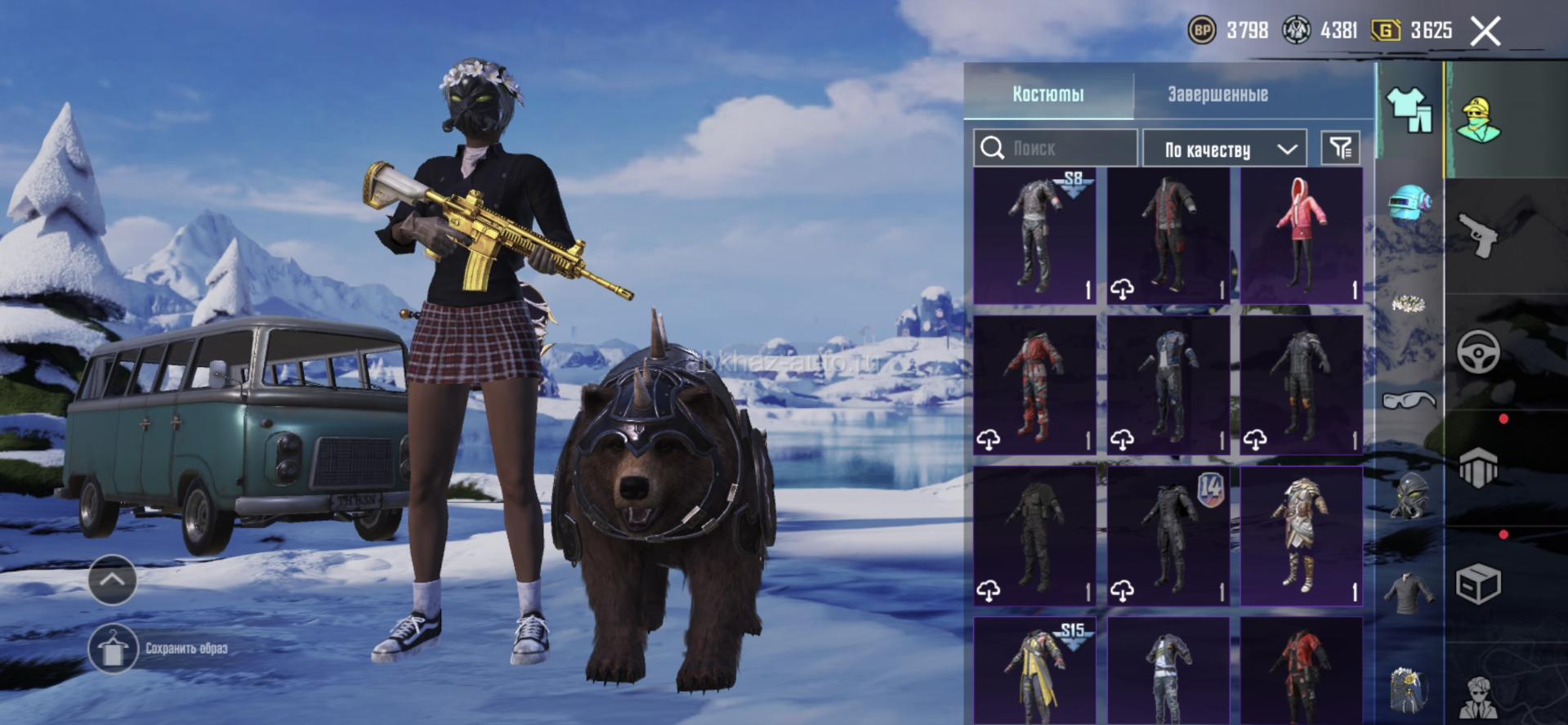Open the По качеству sorting dropdown
The image size is (1568, 725).
pos(1224,149)
